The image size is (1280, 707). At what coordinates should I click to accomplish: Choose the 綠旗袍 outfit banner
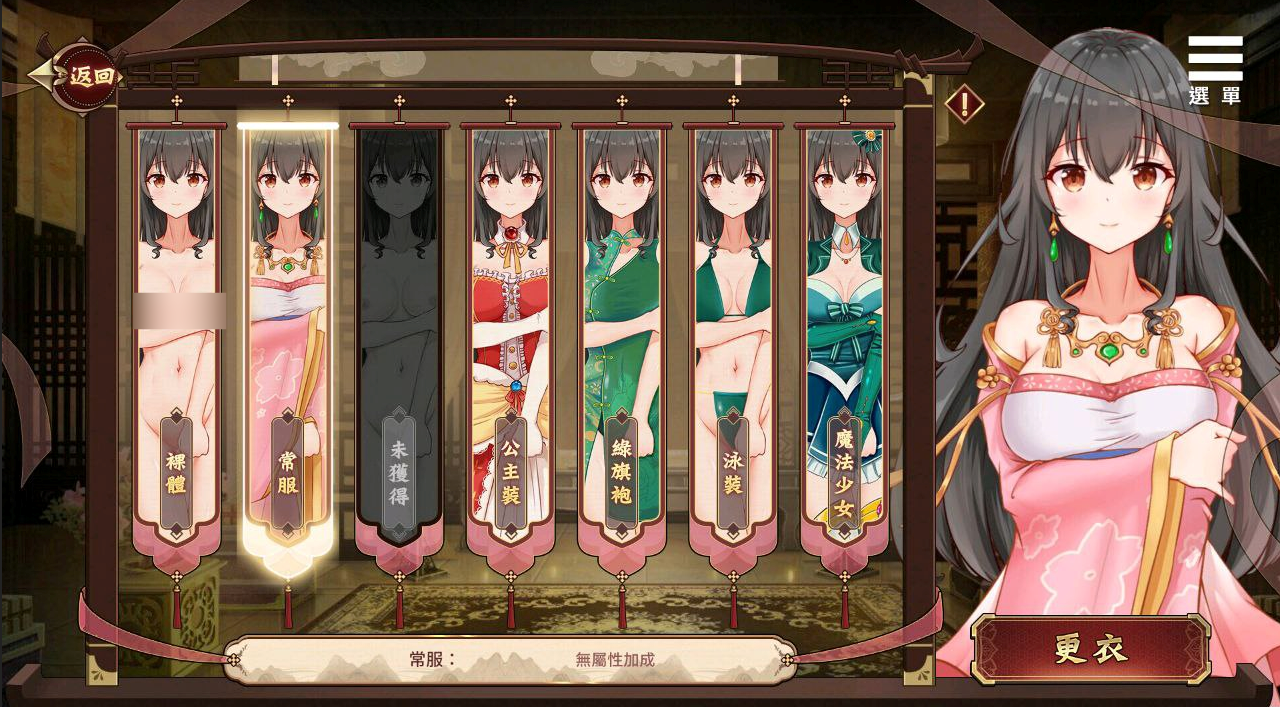621,340
